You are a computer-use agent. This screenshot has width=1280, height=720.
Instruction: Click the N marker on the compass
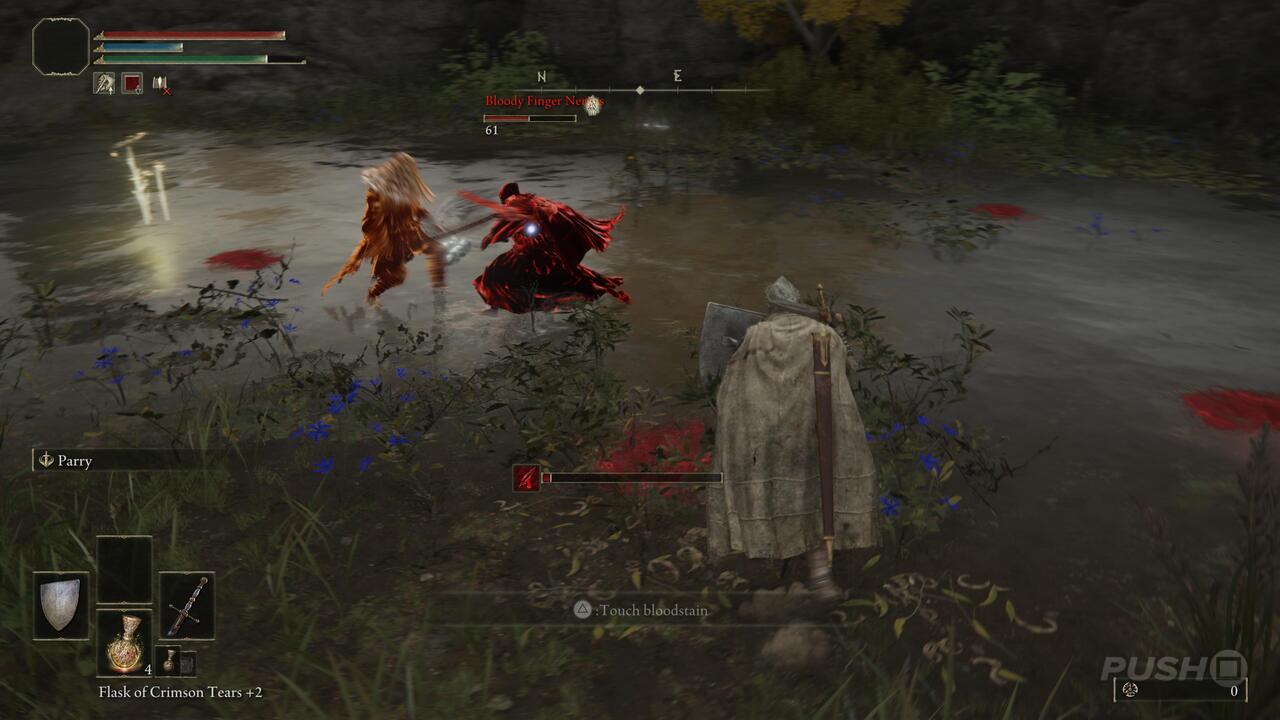(541, 76)
